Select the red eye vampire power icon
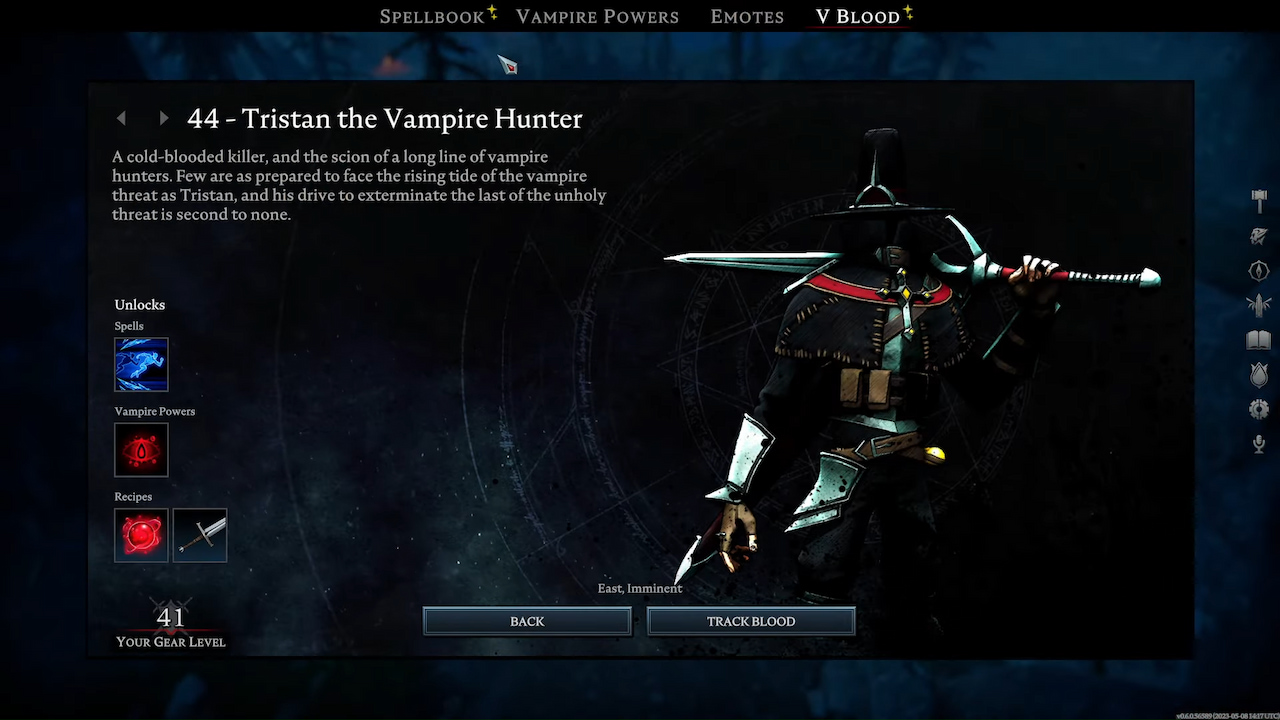Viewport: 1280px width, 720px height. click(x=141, y=450)
